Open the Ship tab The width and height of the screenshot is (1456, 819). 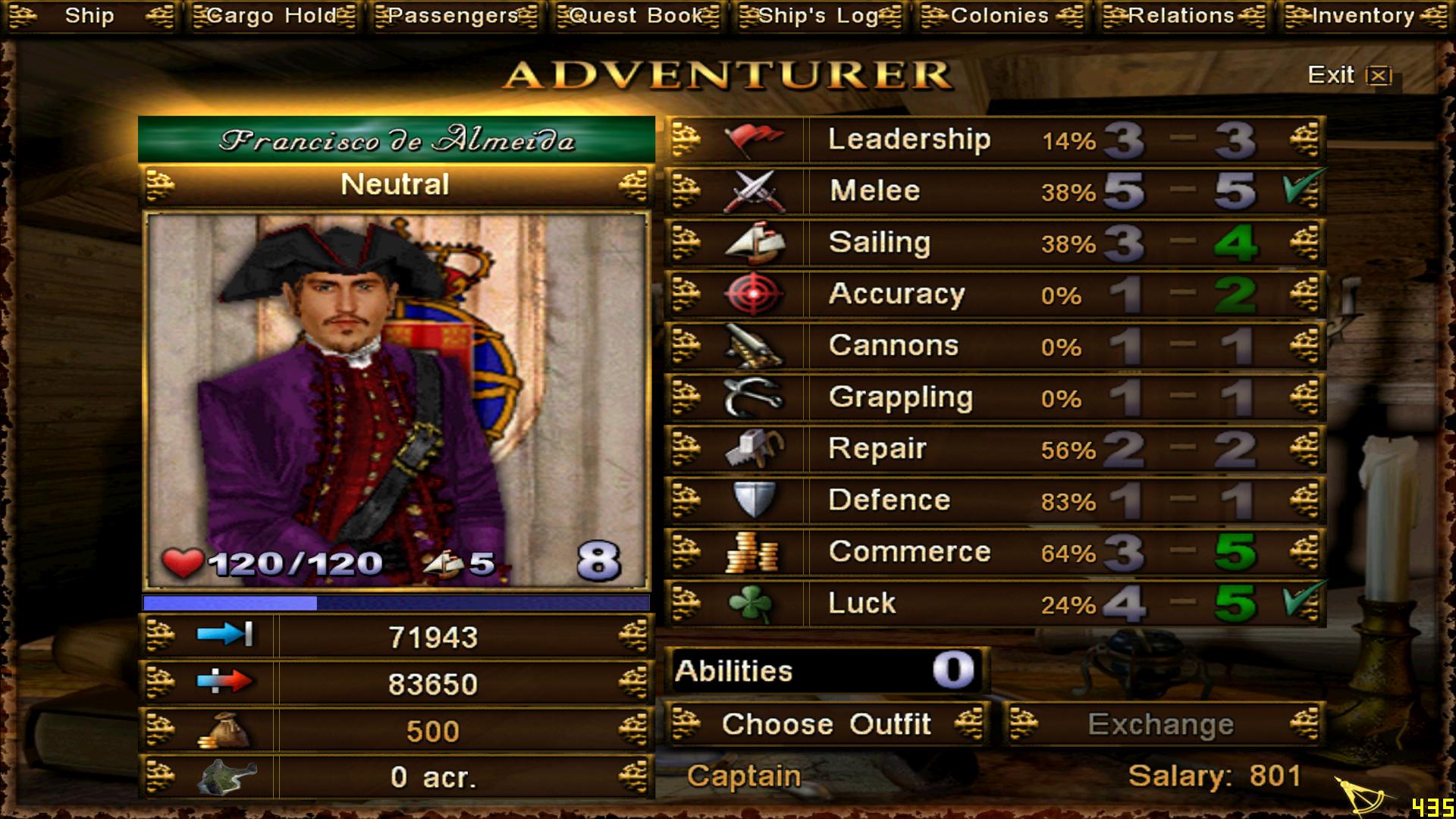coord(89,16)
